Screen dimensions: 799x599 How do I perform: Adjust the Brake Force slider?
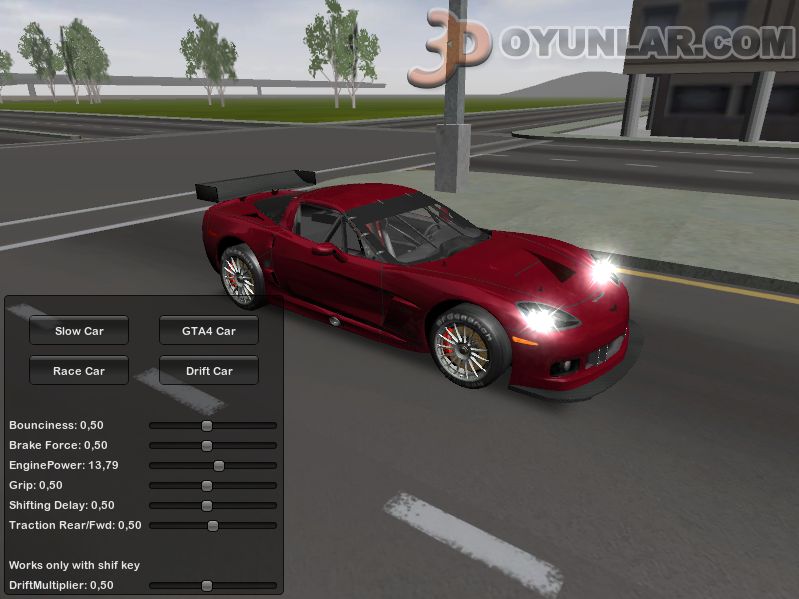(207, 445)
